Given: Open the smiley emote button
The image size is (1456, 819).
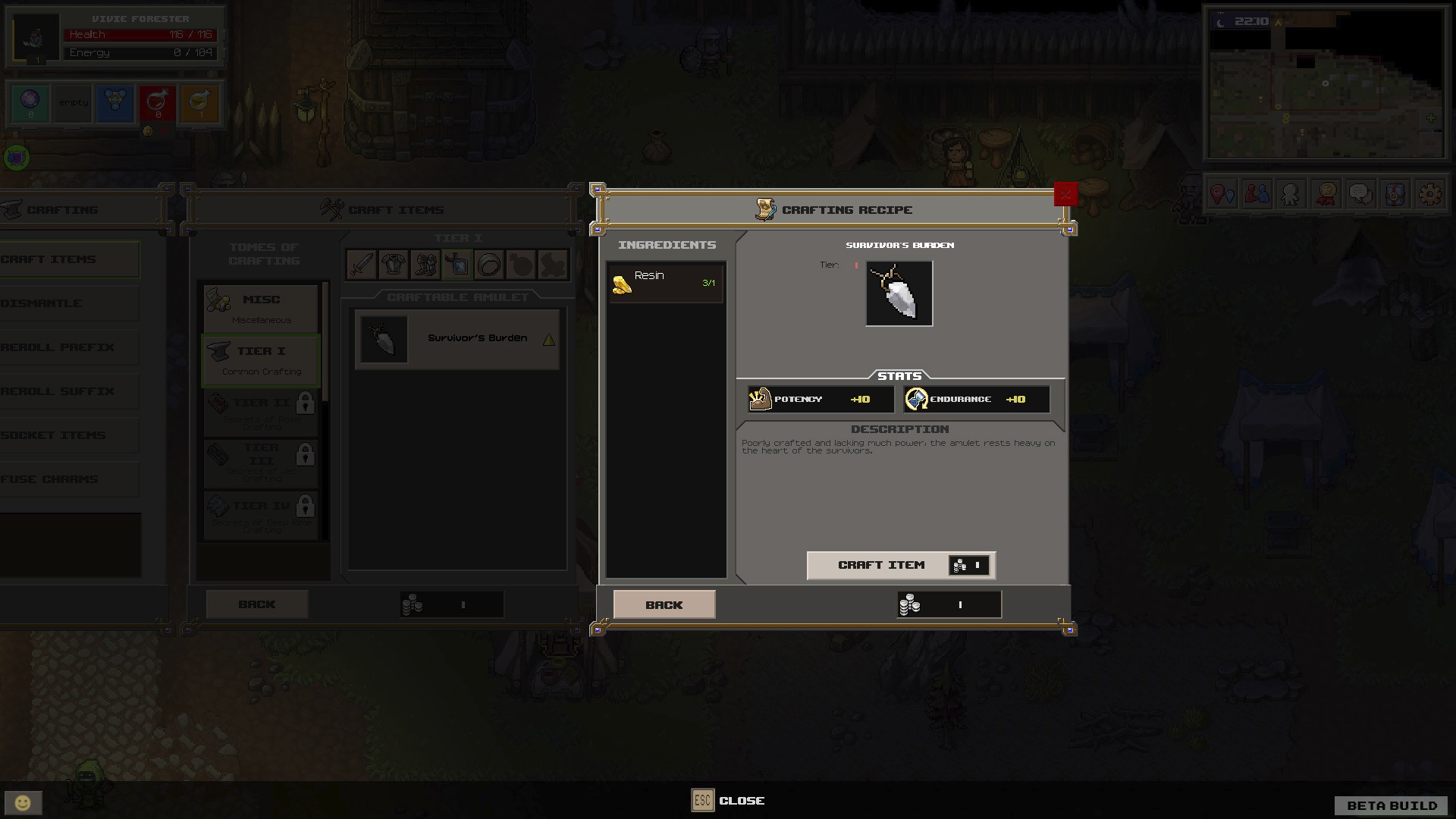Looking at the screenshot, I should pyautogui.click(x=23, y=802).
